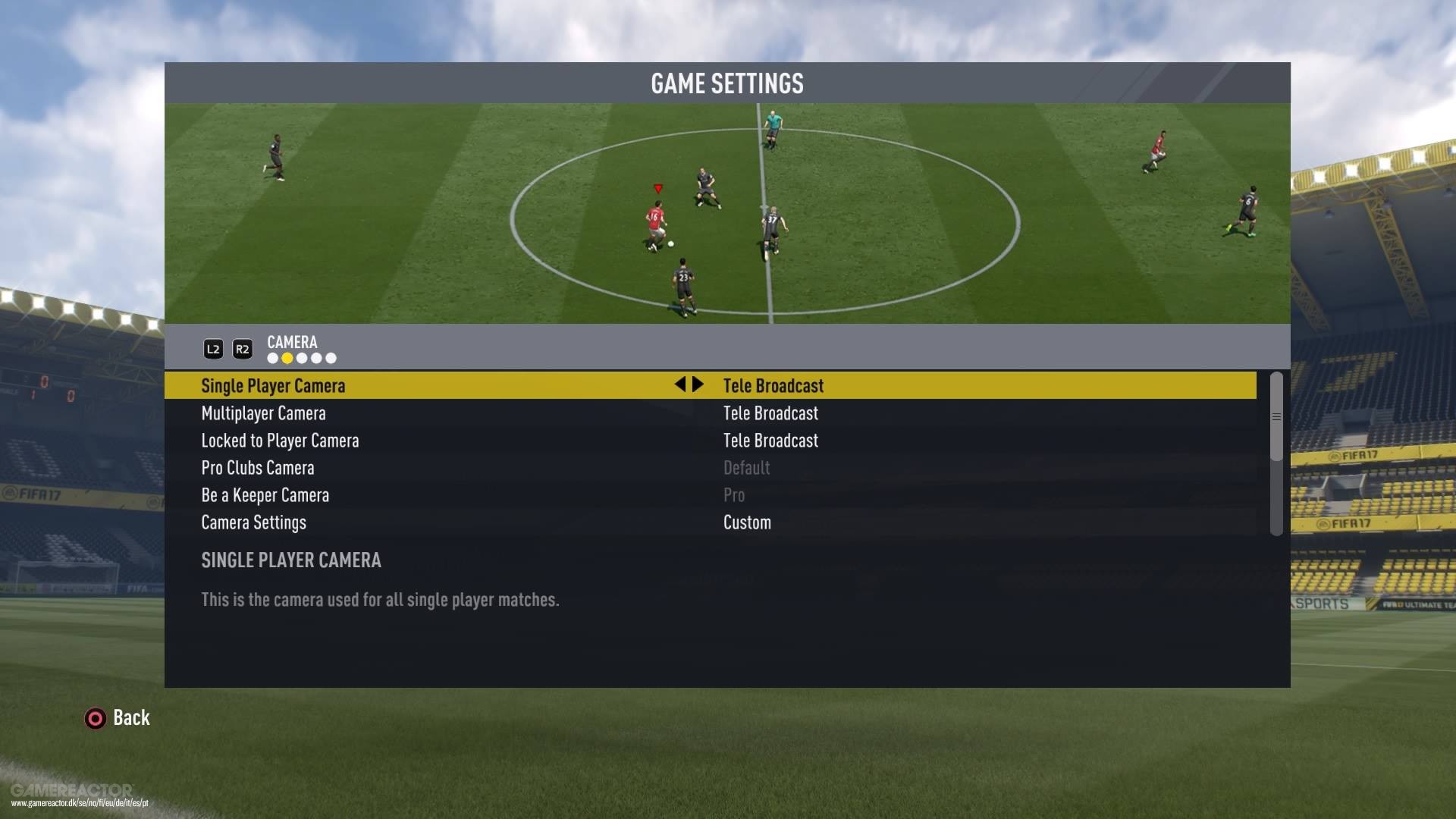The height and width of the screenshot is (819, 1456).
Task: Select the Multiplayer Camera setting
Action: pyautogui.click(x=263, y=413)
